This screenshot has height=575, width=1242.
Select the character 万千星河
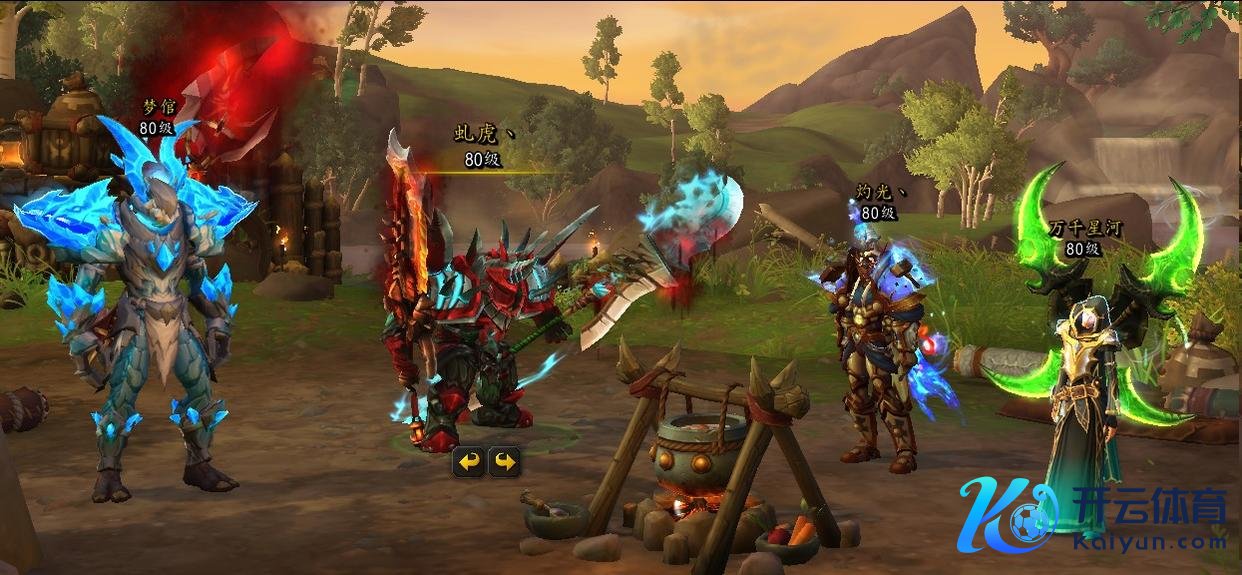click(1086, 380)
